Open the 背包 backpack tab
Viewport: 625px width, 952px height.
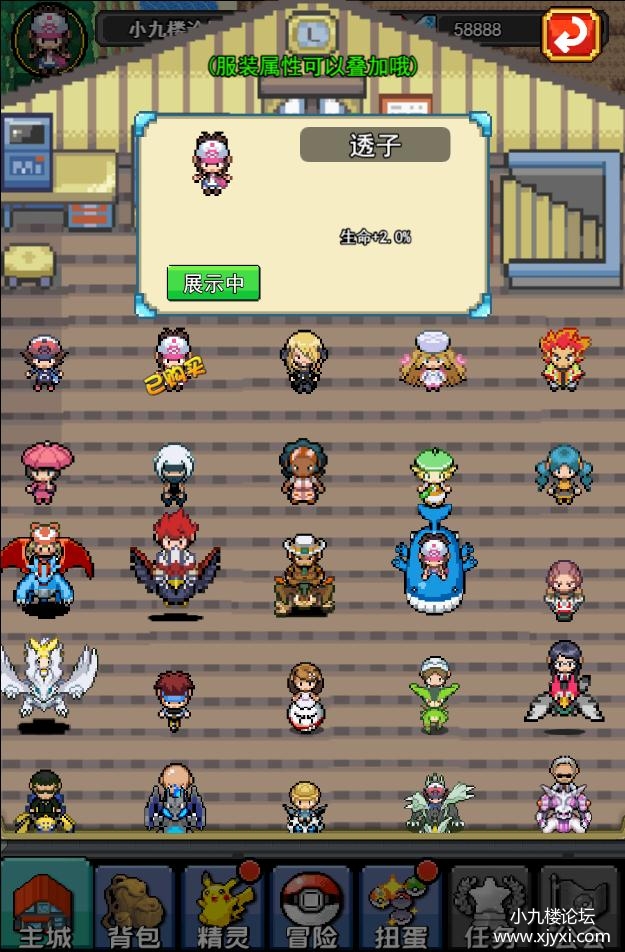135,904
